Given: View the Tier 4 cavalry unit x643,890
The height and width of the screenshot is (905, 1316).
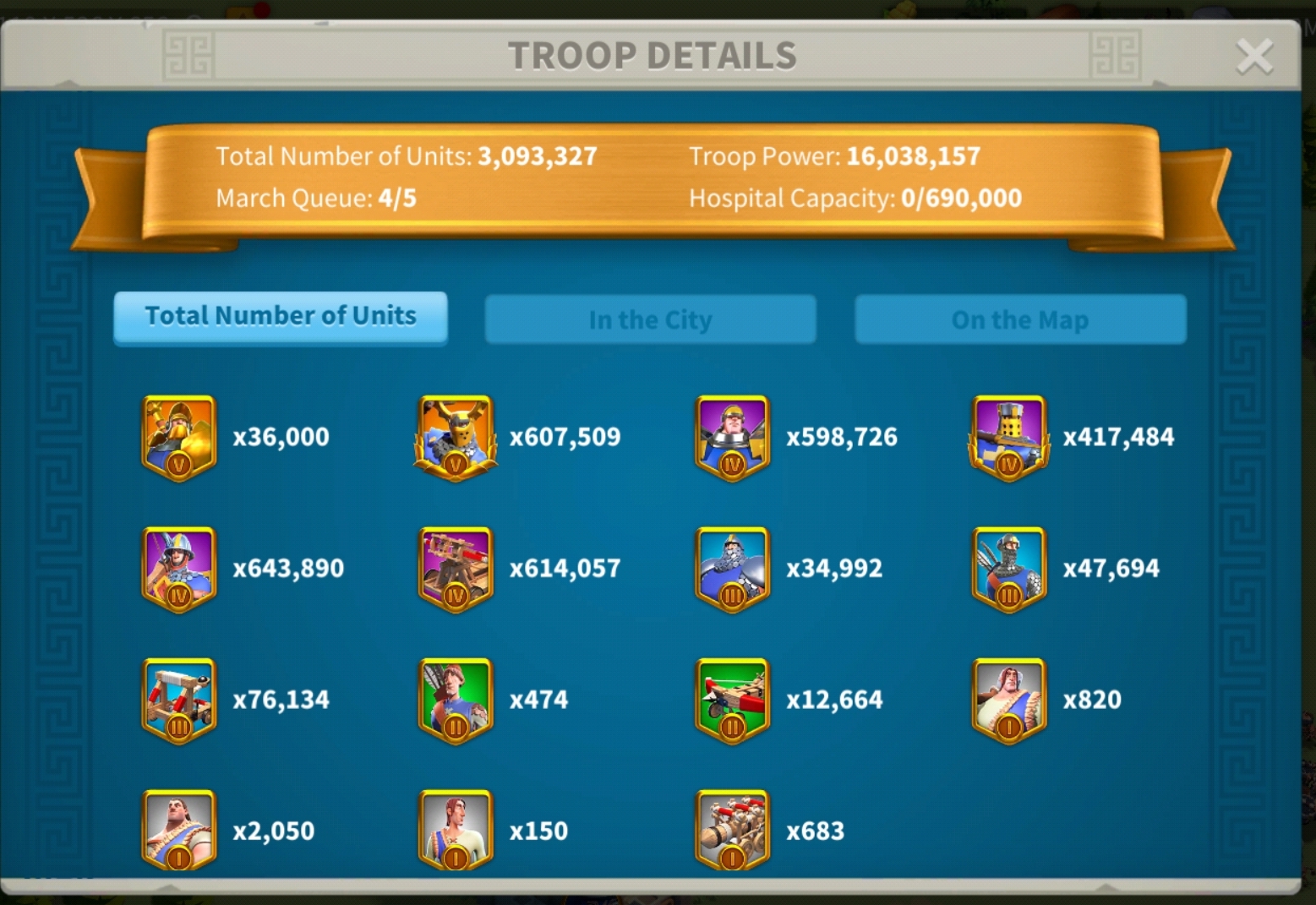Looking at the screenshot, I should pos(178,568).
